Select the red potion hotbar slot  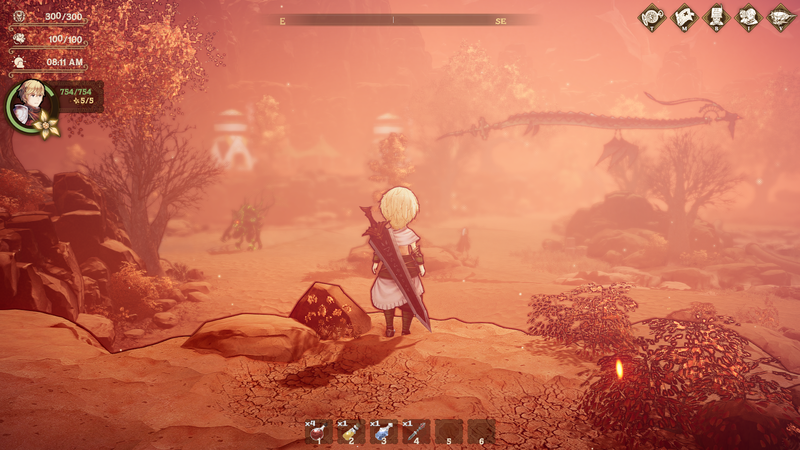pos(319,431)
